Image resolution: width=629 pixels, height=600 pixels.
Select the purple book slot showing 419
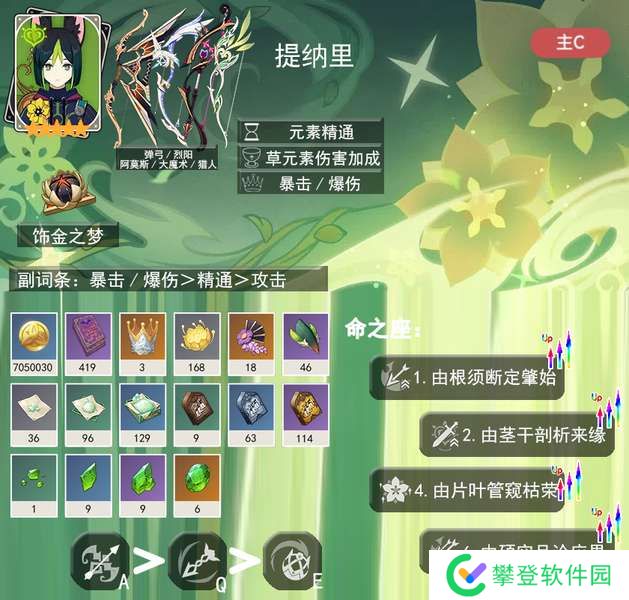89,341
